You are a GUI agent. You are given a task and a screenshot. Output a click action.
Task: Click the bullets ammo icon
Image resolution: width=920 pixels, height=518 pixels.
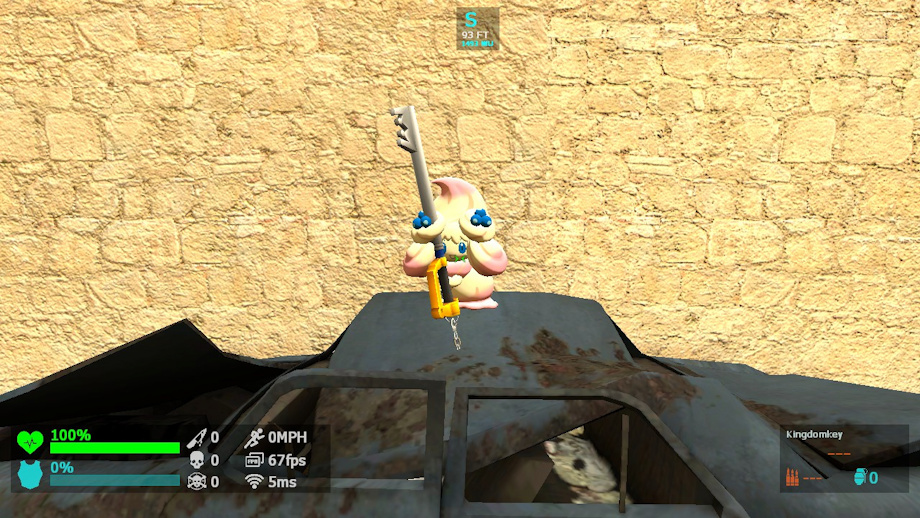point(791,477)
